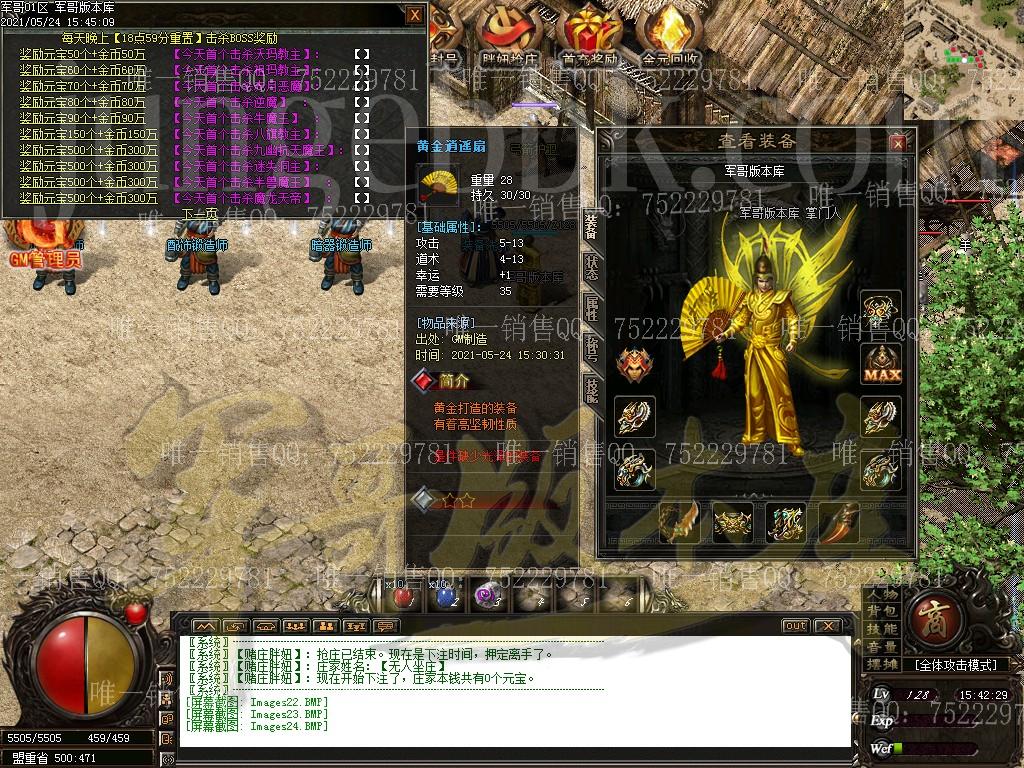Open the 人物 character menu
Viewport: 1024px width, 768px height.
(x=882, y=594)
